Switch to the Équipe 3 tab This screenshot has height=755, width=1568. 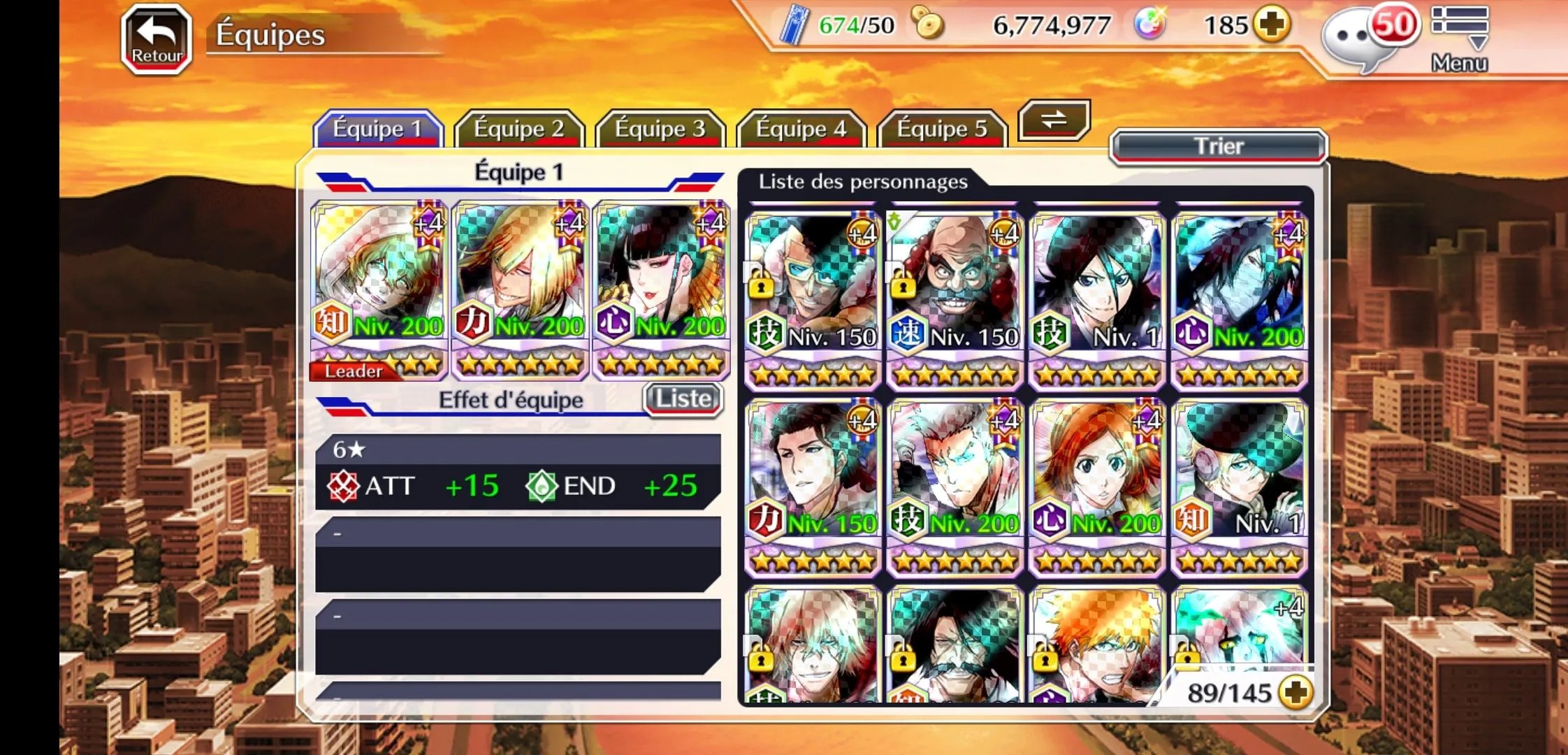pyautogui.click(x=660, y=129)
